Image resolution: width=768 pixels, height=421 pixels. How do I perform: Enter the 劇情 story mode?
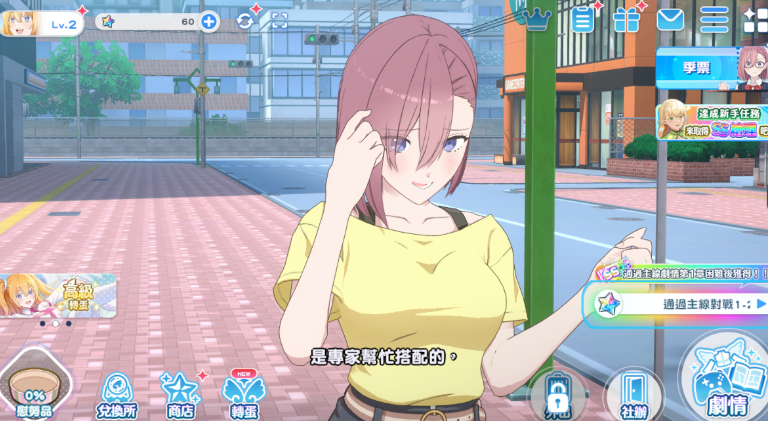pyautogui.click(x=727, y=380)
